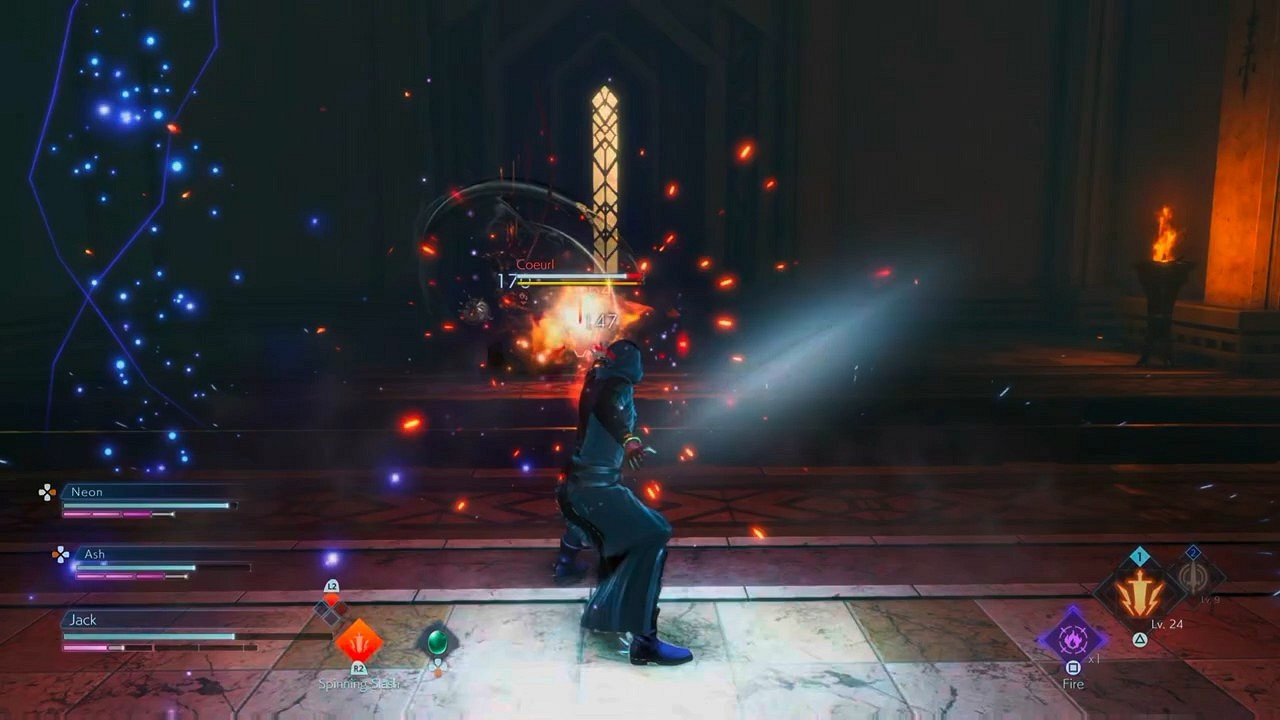Click the x1 Fire charge counter

1094,659
